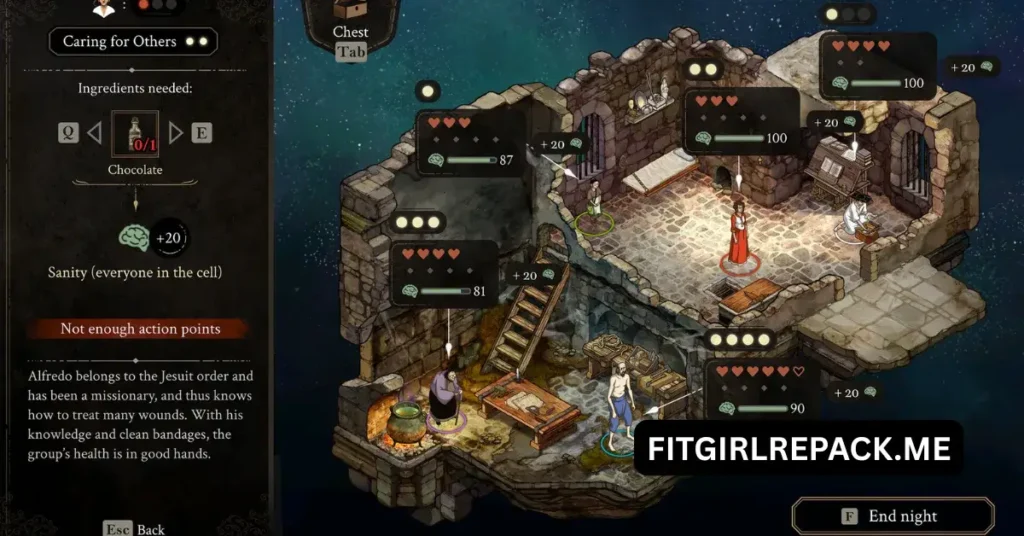Click the End night button
The width and height of the screenshot is (1024, 536).
892,516
